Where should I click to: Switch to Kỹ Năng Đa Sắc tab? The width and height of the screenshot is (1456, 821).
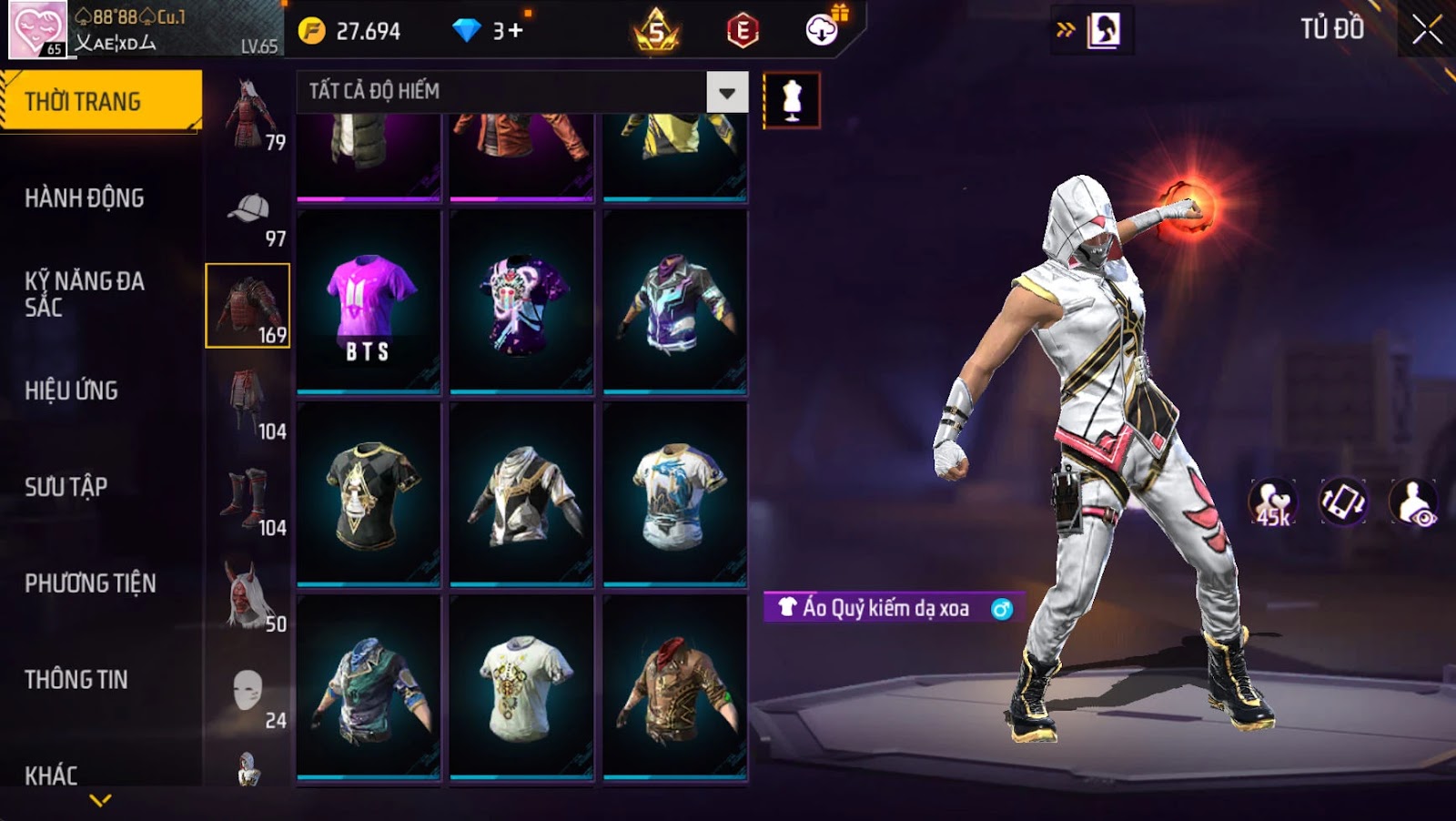85,294
